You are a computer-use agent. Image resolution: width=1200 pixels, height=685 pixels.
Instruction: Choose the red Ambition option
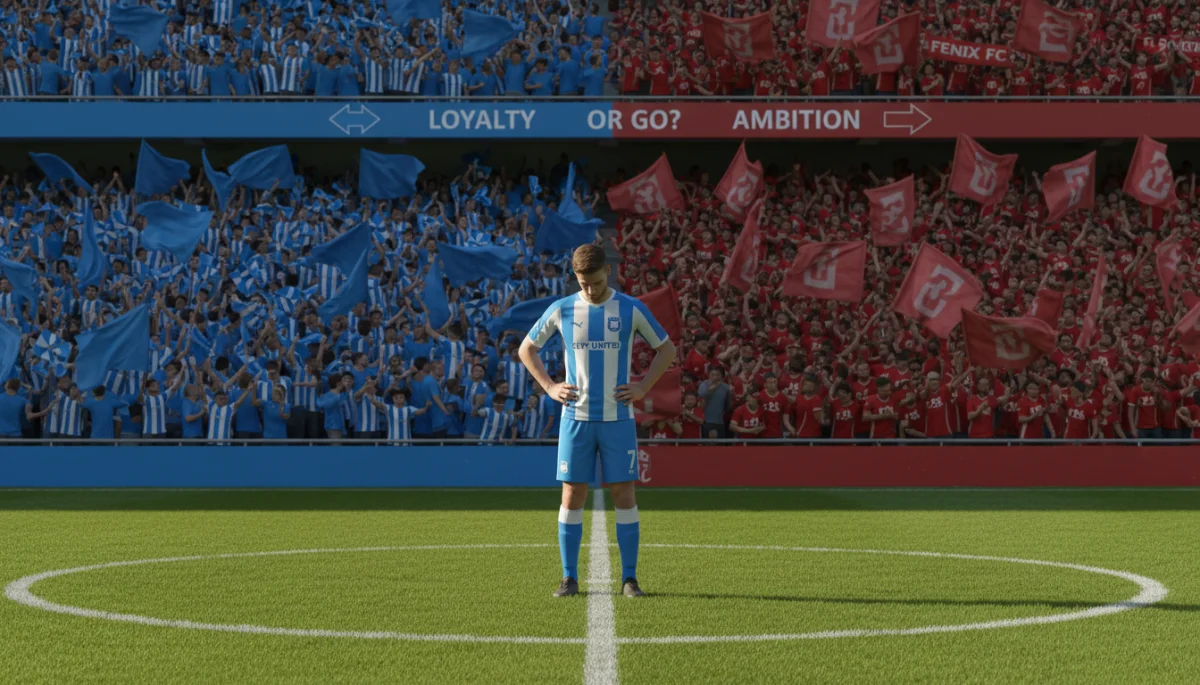795,120
